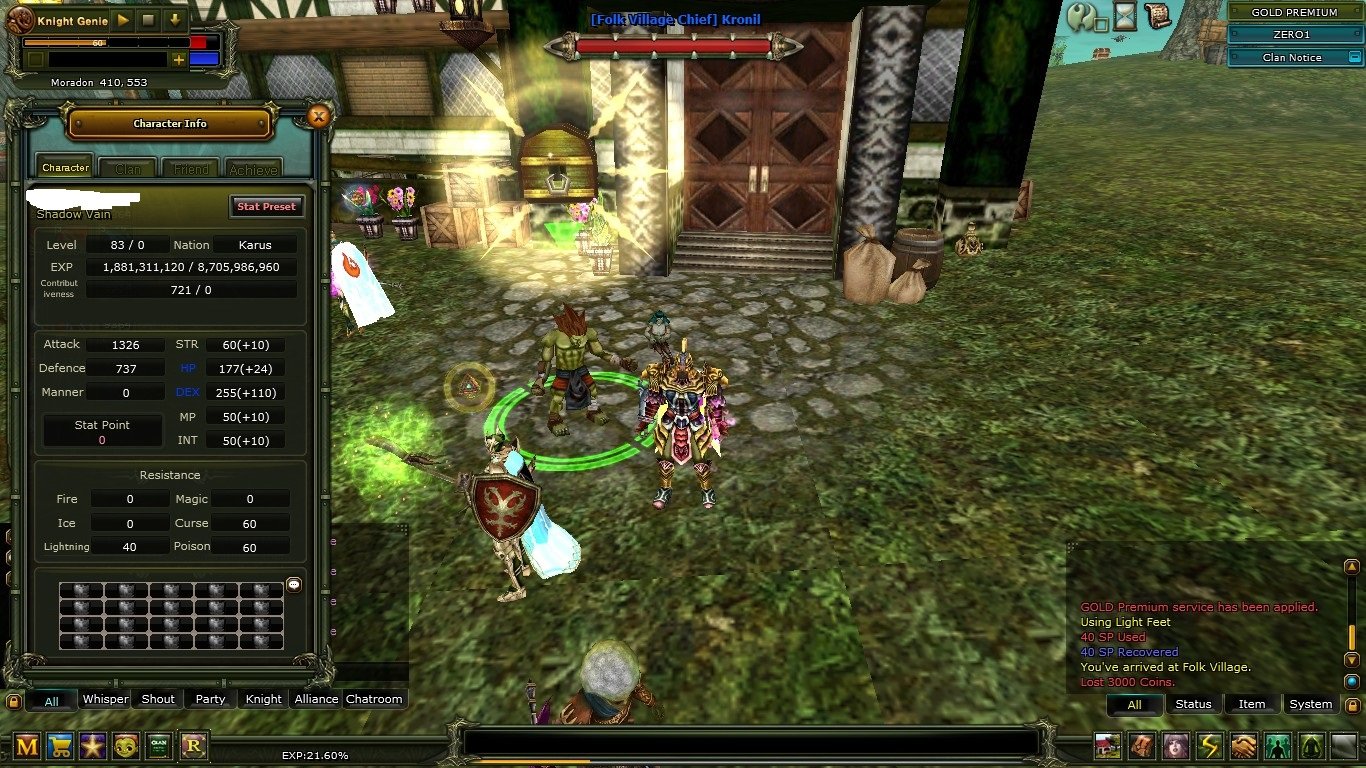Open the Friend tab

point(191,169)
